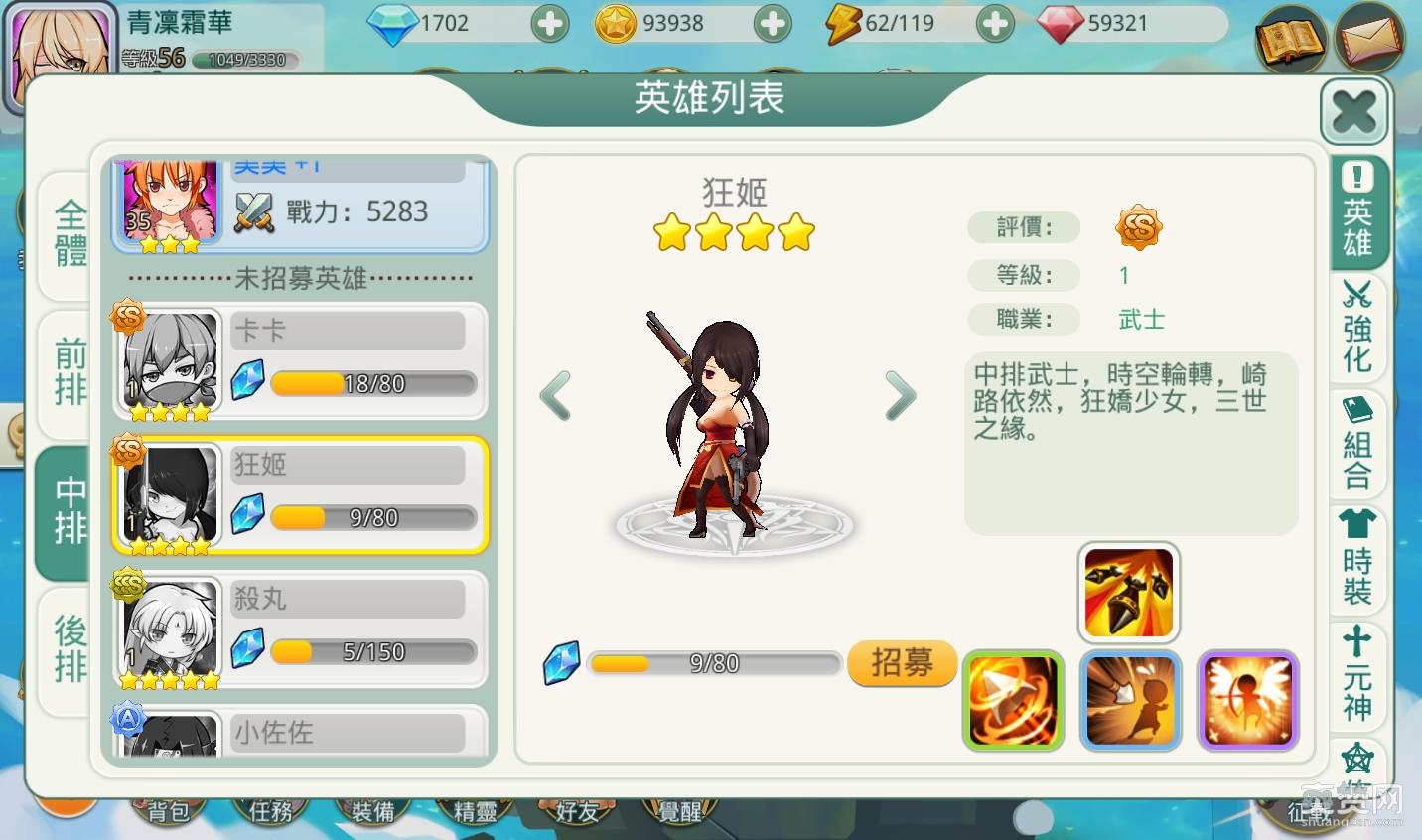
Task: Open the 強化 side tab
Action: tap(1356, 328)
